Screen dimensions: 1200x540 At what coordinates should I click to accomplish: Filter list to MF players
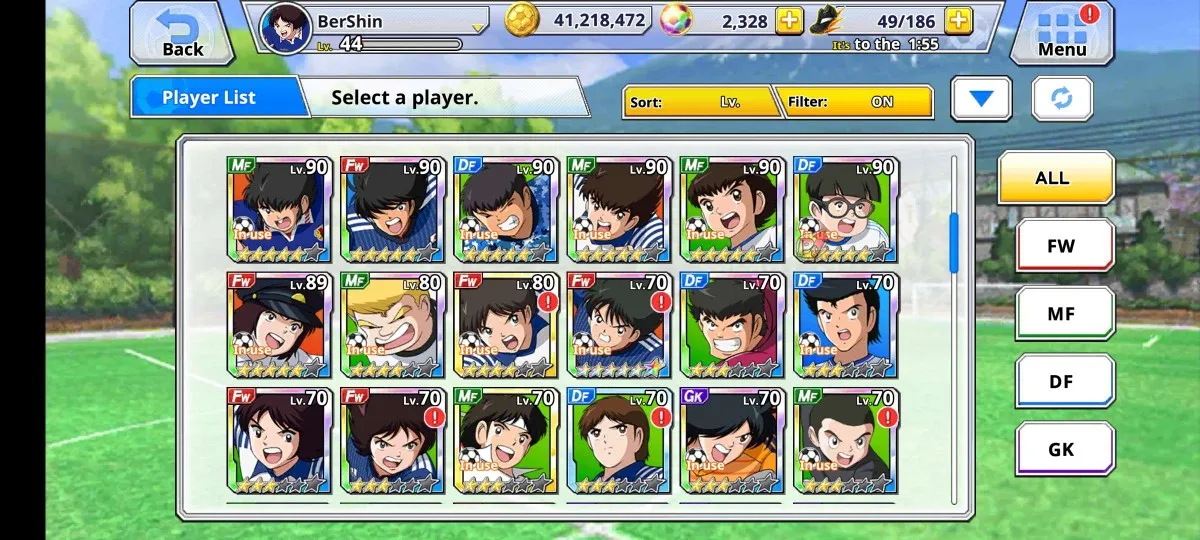(1064, 313)
